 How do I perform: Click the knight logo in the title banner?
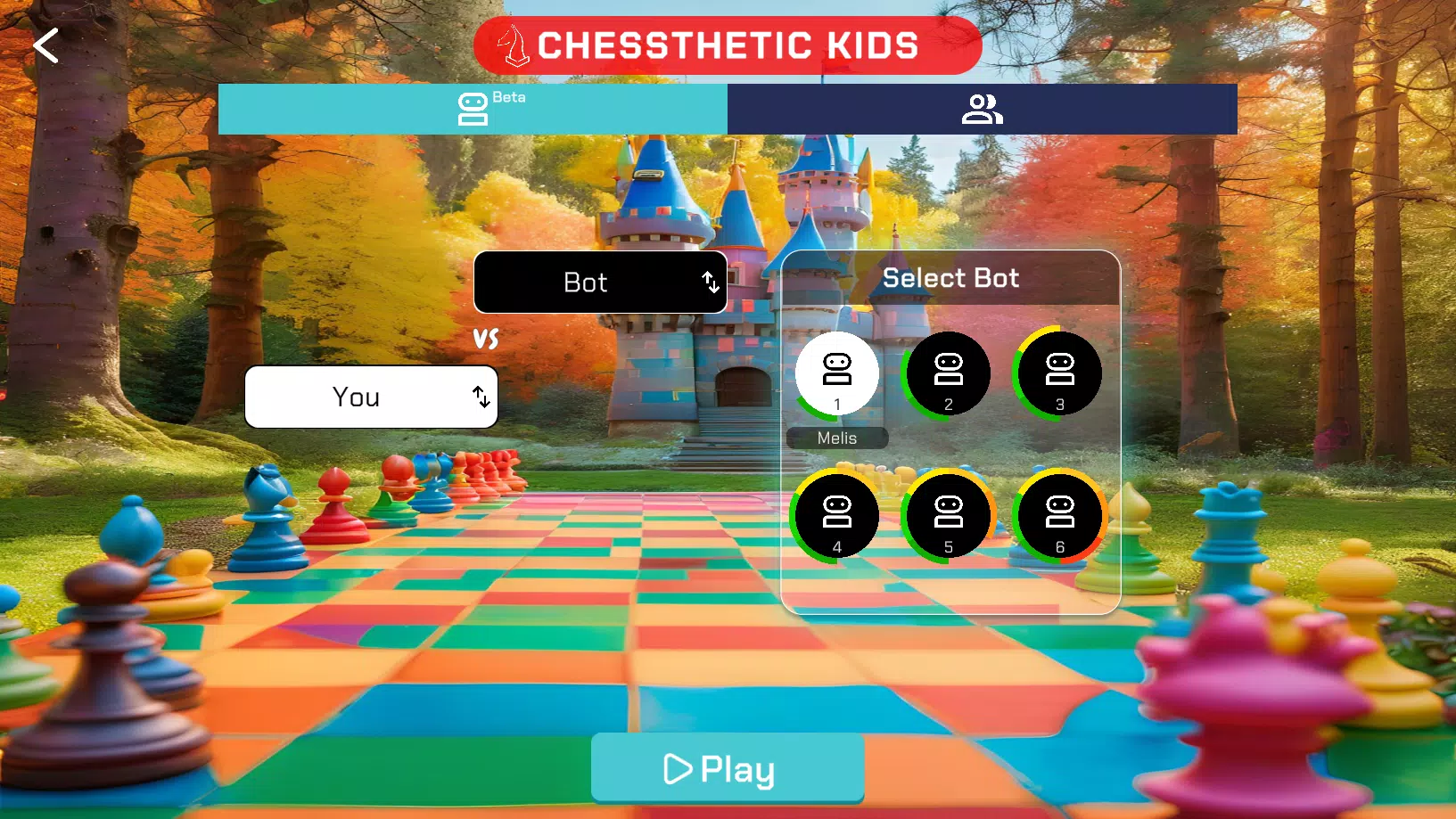tap(513, 45)
